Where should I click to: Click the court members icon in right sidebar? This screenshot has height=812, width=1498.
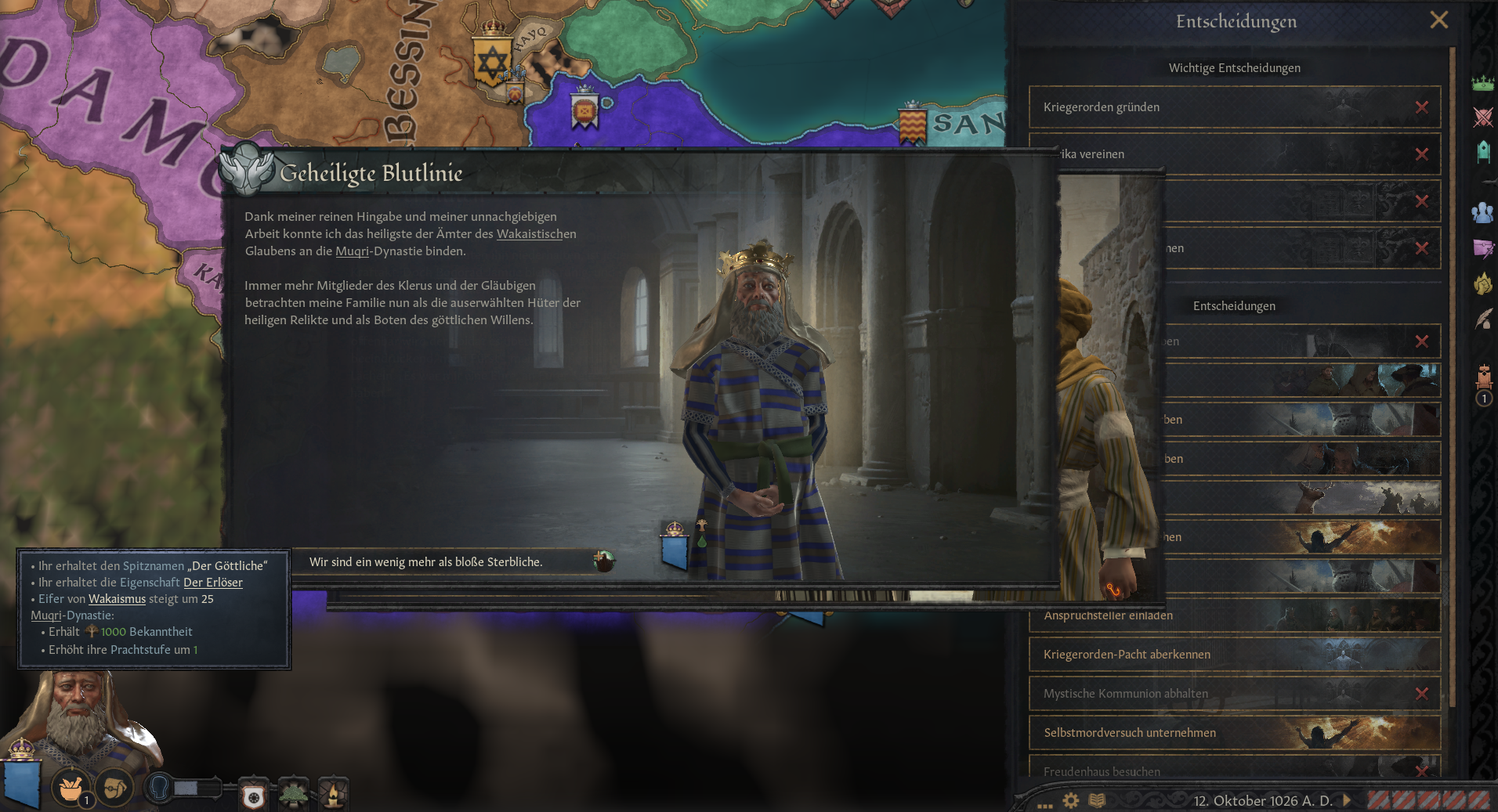(x=1483, y=213)
